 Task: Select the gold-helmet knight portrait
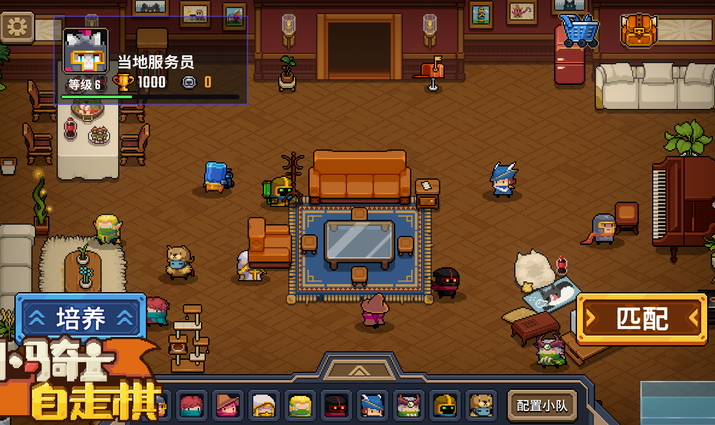445,405
